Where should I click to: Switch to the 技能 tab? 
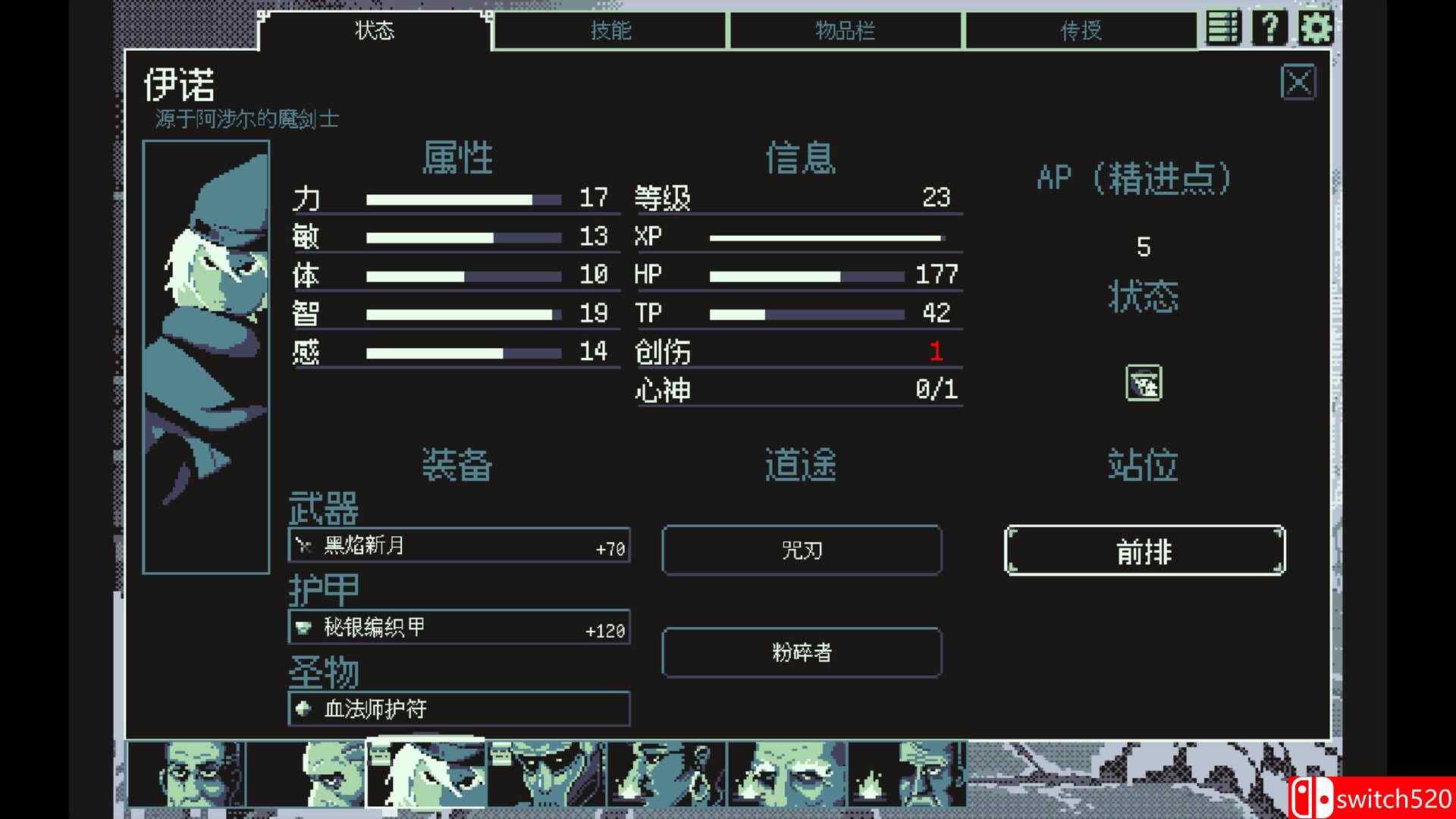(611, 30)
